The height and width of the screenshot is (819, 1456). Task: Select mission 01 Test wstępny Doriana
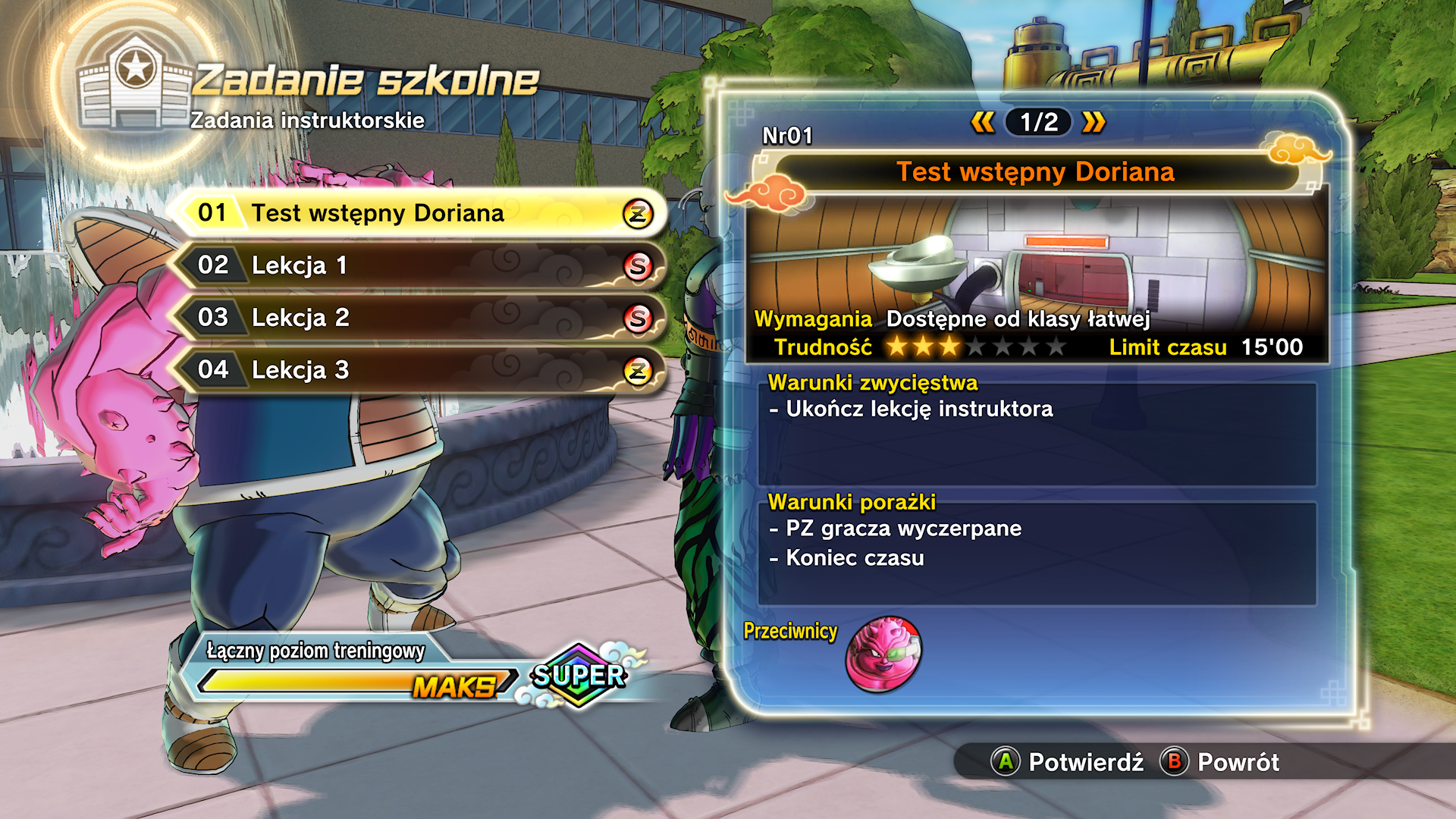[417, 213]
